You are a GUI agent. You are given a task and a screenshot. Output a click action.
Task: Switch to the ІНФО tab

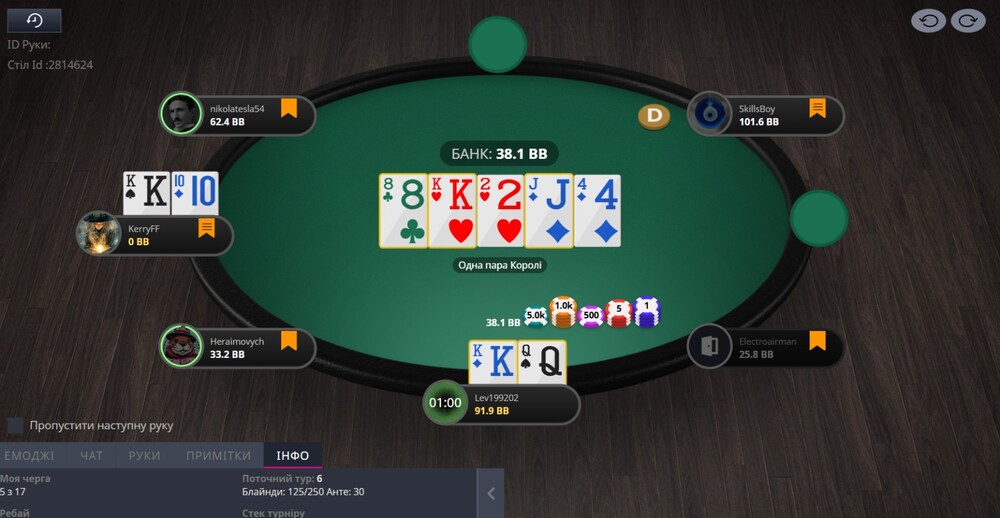(293, 456)
